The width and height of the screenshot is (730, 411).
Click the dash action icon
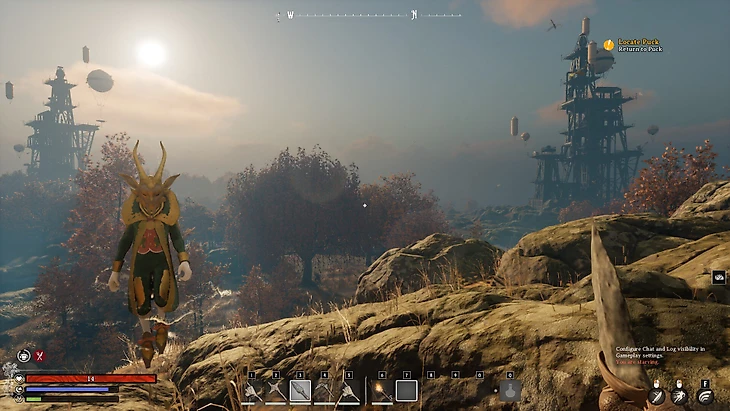(681, 396)
